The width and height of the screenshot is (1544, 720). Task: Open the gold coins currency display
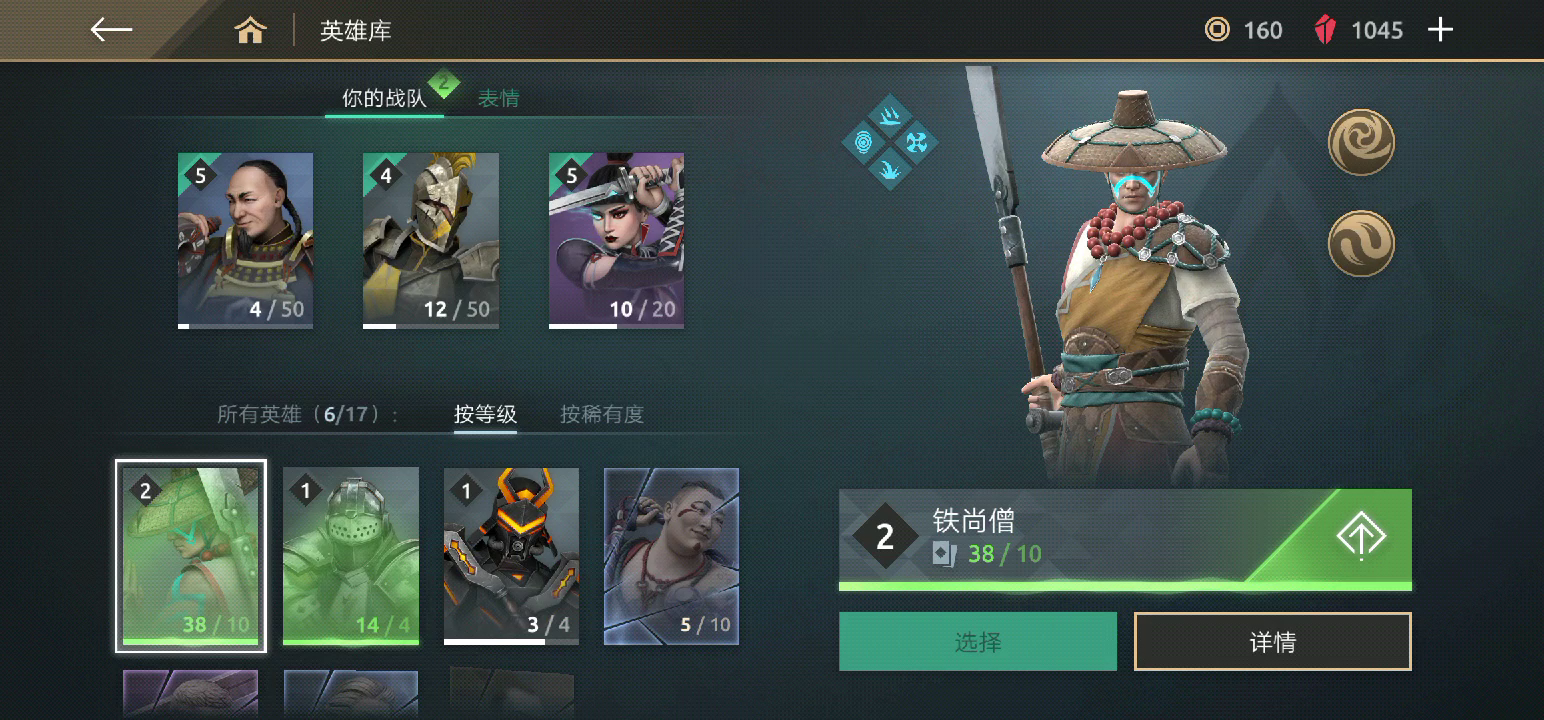pyautogui.click(x=1245, y=30)
